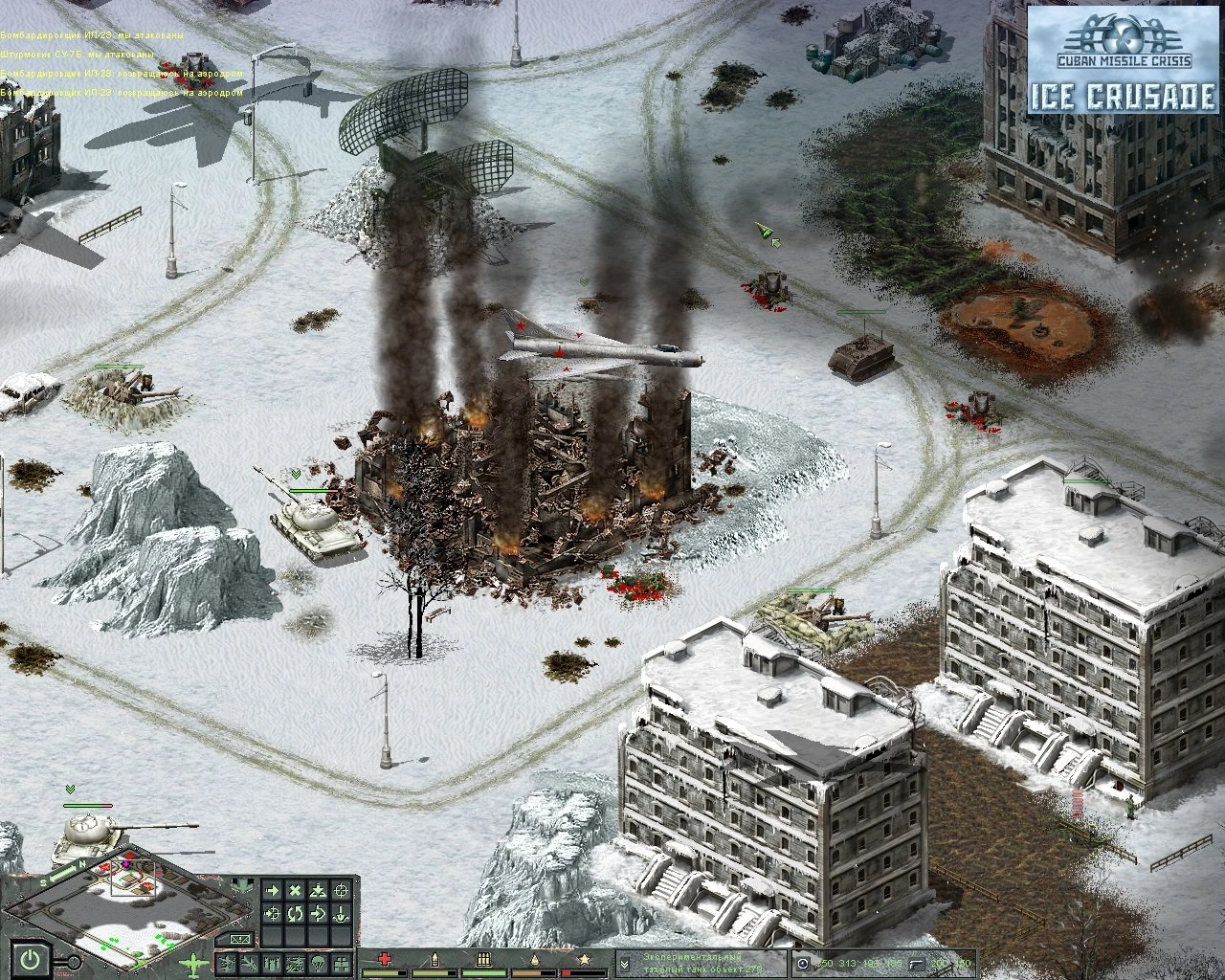Screen dimensions: 1225x980
Task: Open the game menu with the power button
Action: 31,958
